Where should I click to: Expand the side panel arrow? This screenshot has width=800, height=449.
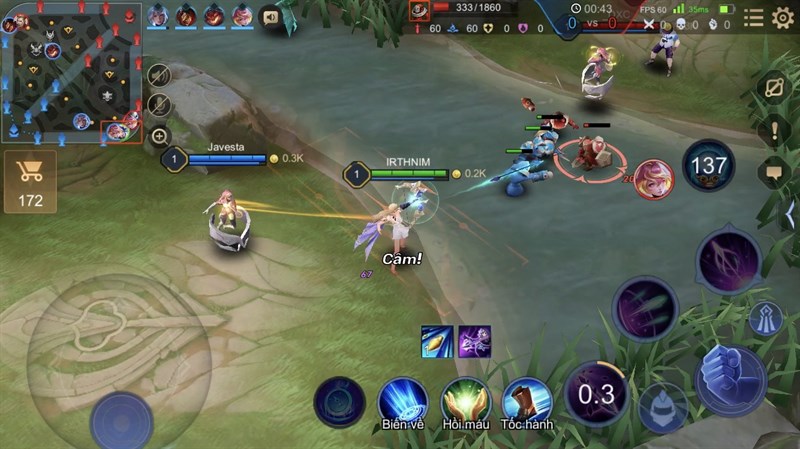click(x=790, y=214)
